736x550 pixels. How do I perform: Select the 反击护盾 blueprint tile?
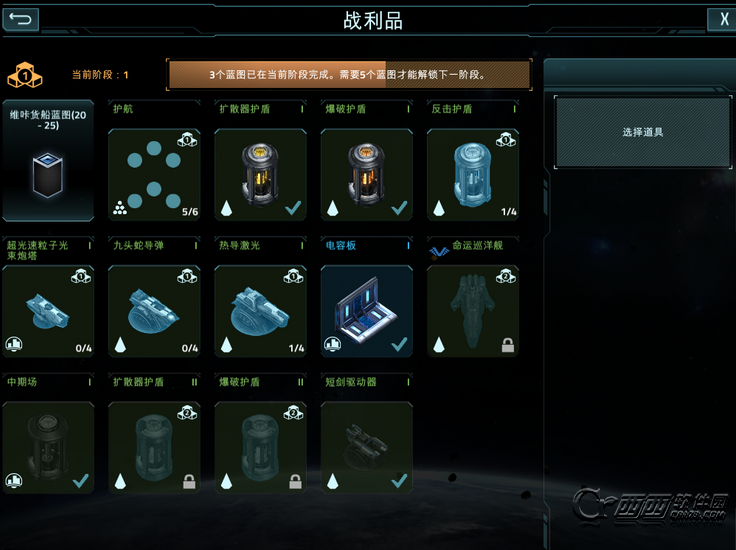[473, 174]
